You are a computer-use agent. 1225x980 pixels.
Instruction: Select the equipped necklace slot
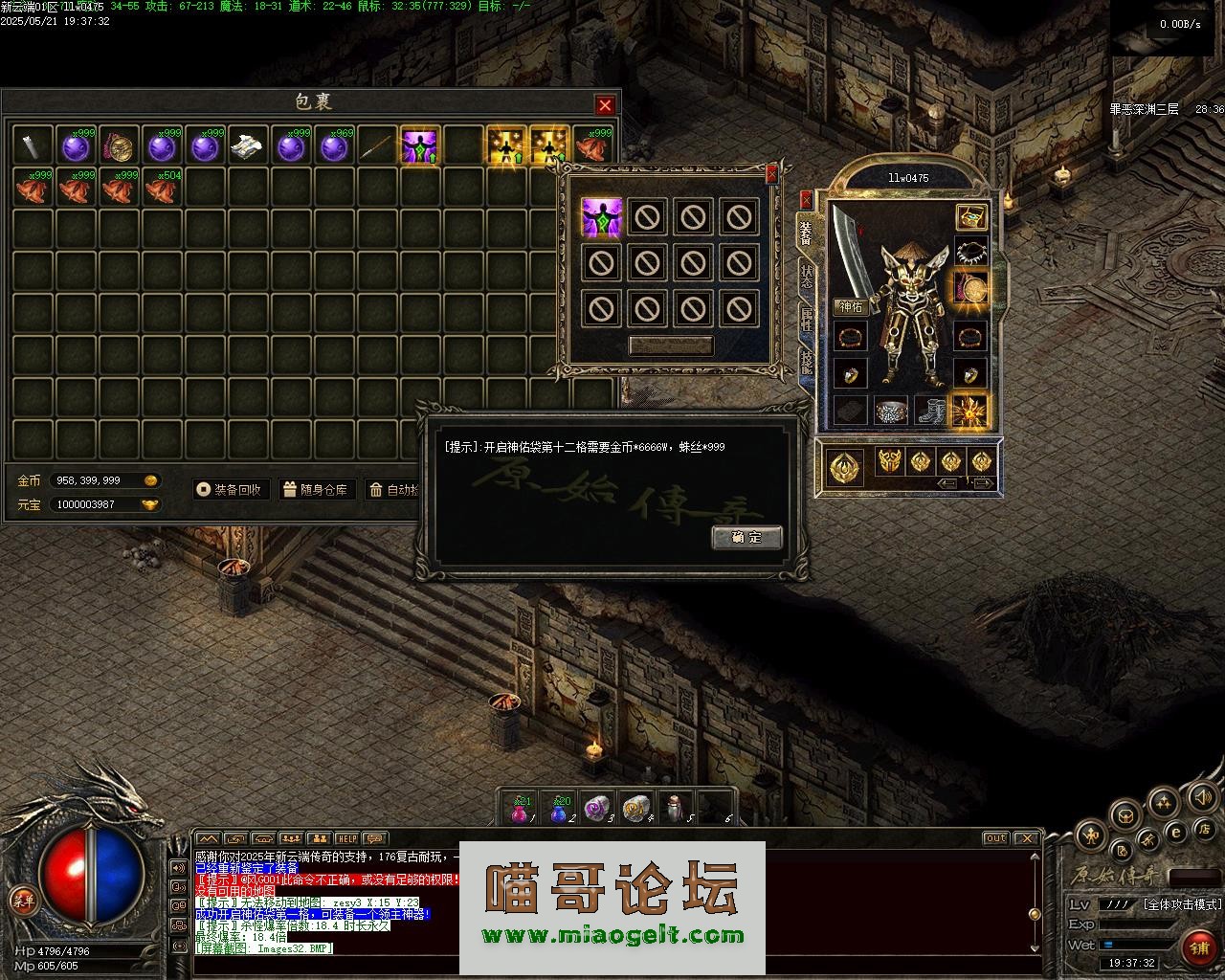pos(972,253)
